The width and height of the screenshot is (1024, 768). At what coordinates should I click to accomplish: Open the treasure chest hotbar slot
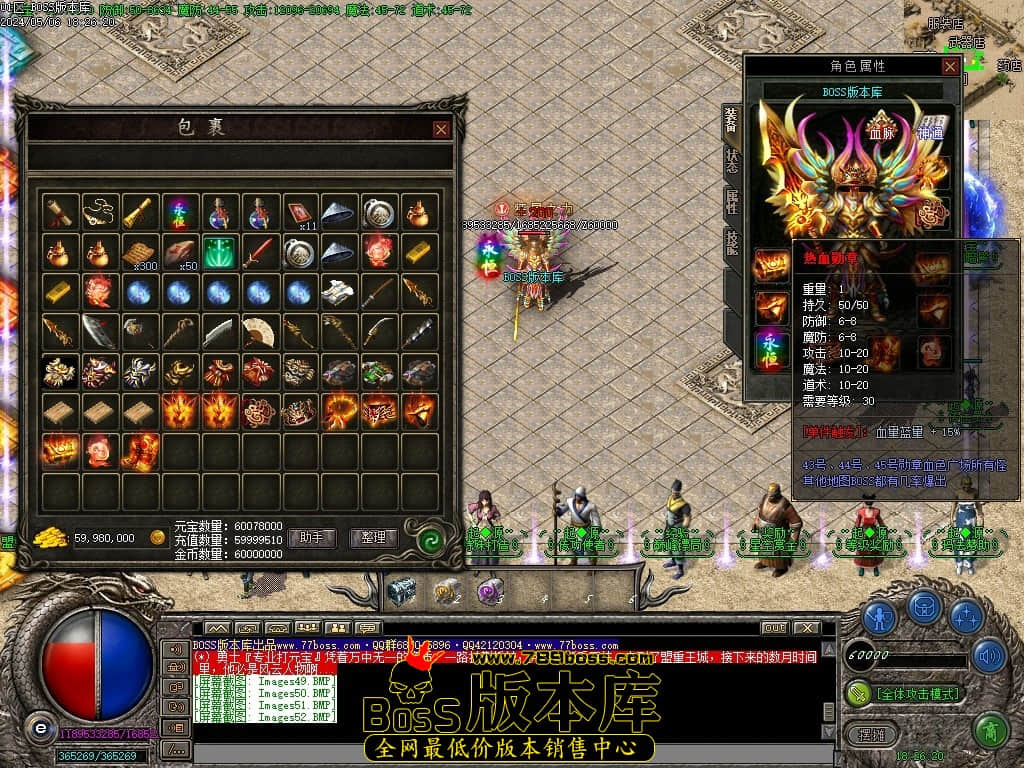(401, 591)
